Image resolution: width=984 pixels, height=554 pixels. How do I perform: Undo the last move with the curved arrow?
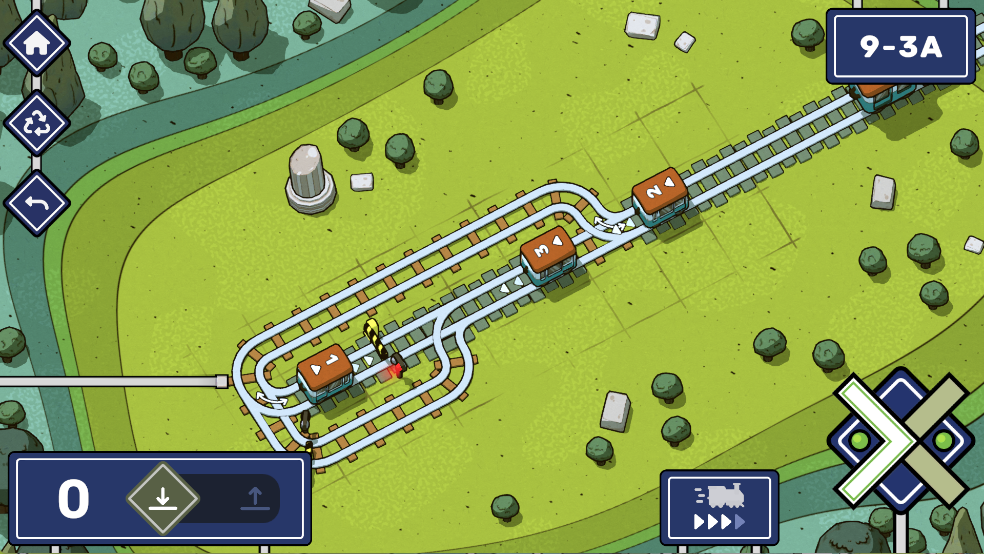tap(37, 203)
